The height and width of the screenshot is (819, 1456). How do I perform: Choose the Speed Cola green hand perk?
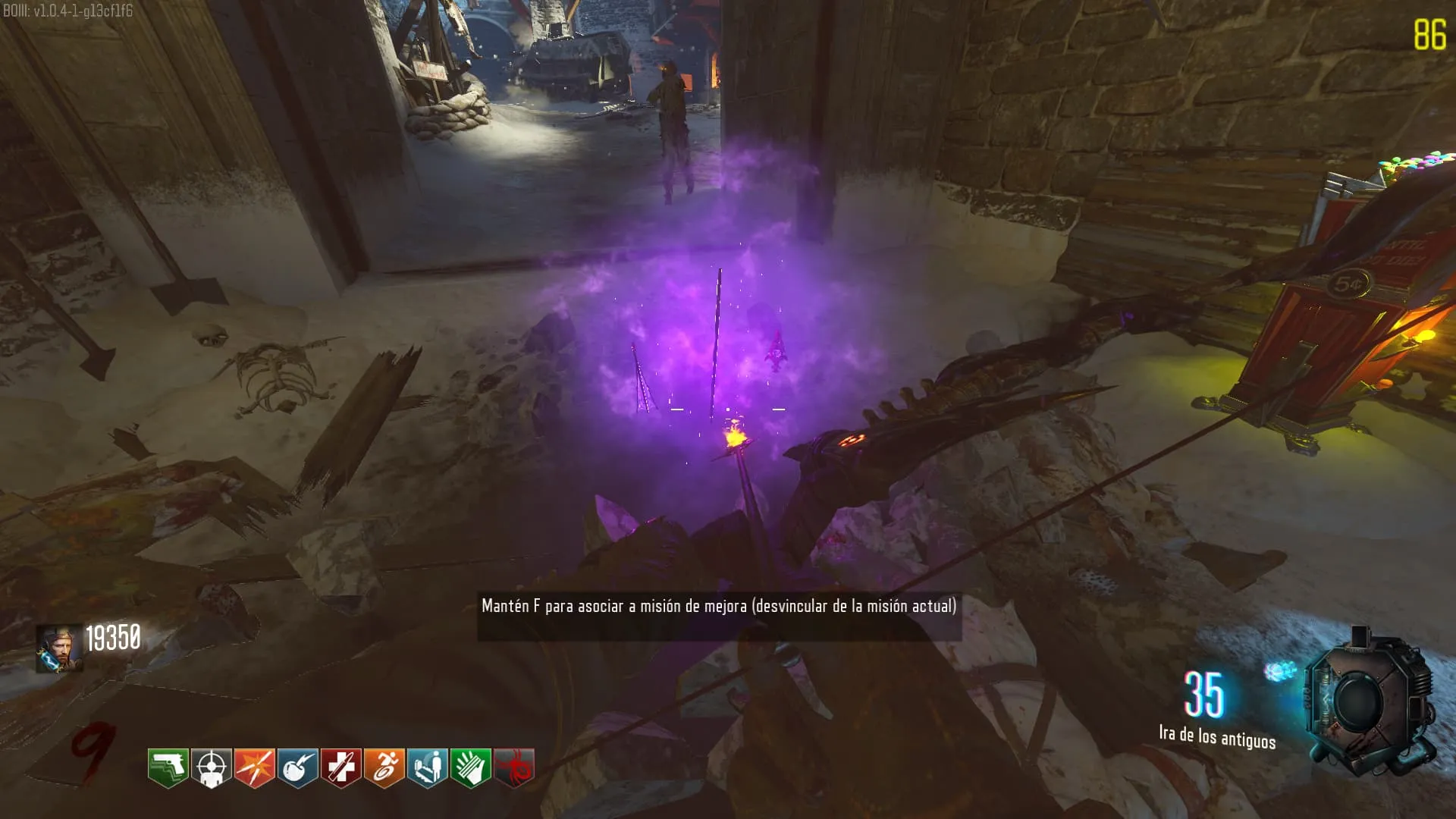[470, 768]
